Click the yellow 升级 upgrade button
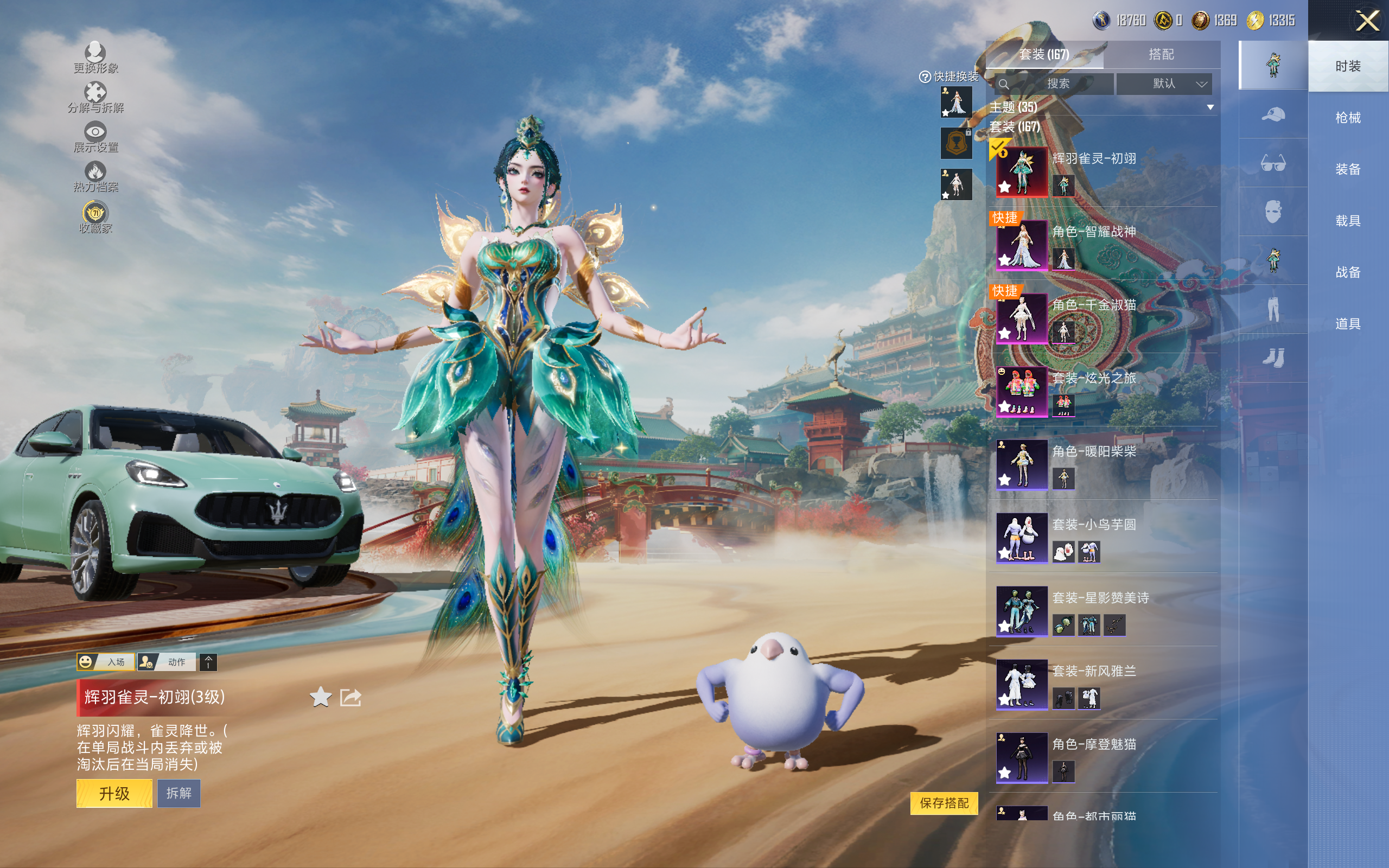 [114, 793]
